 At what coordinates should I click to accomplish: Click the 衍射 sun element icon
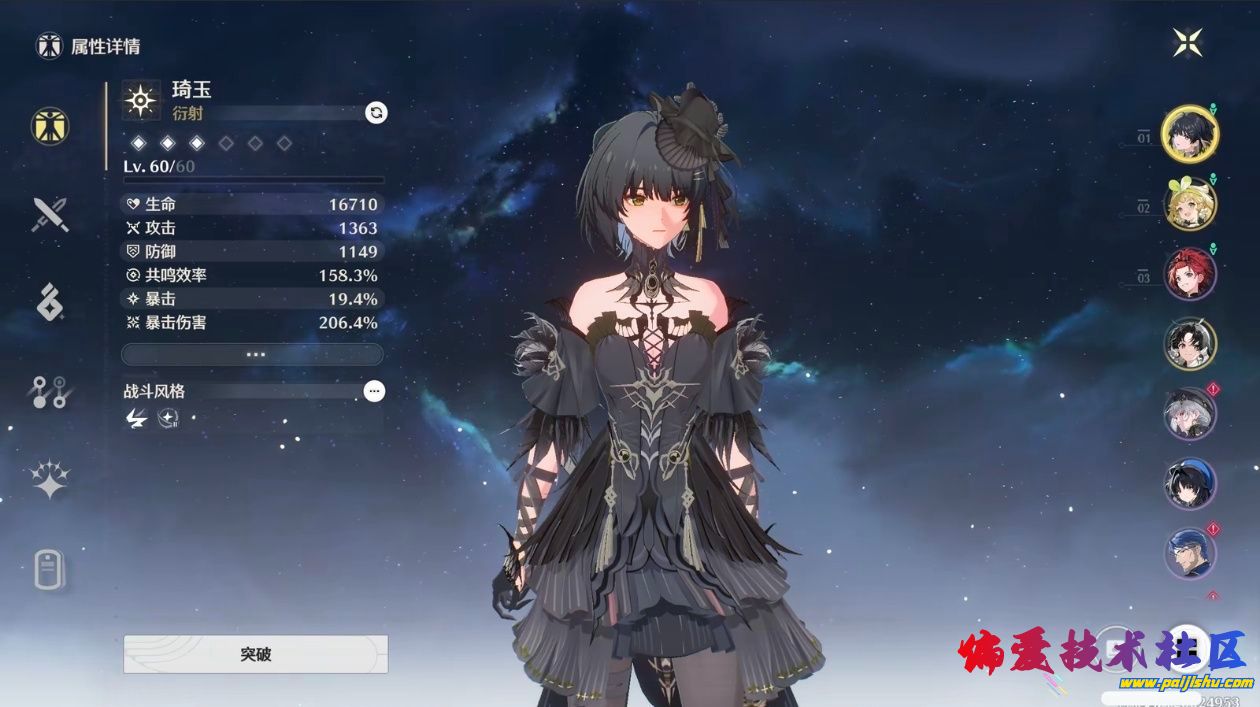(x=141, y=100)
